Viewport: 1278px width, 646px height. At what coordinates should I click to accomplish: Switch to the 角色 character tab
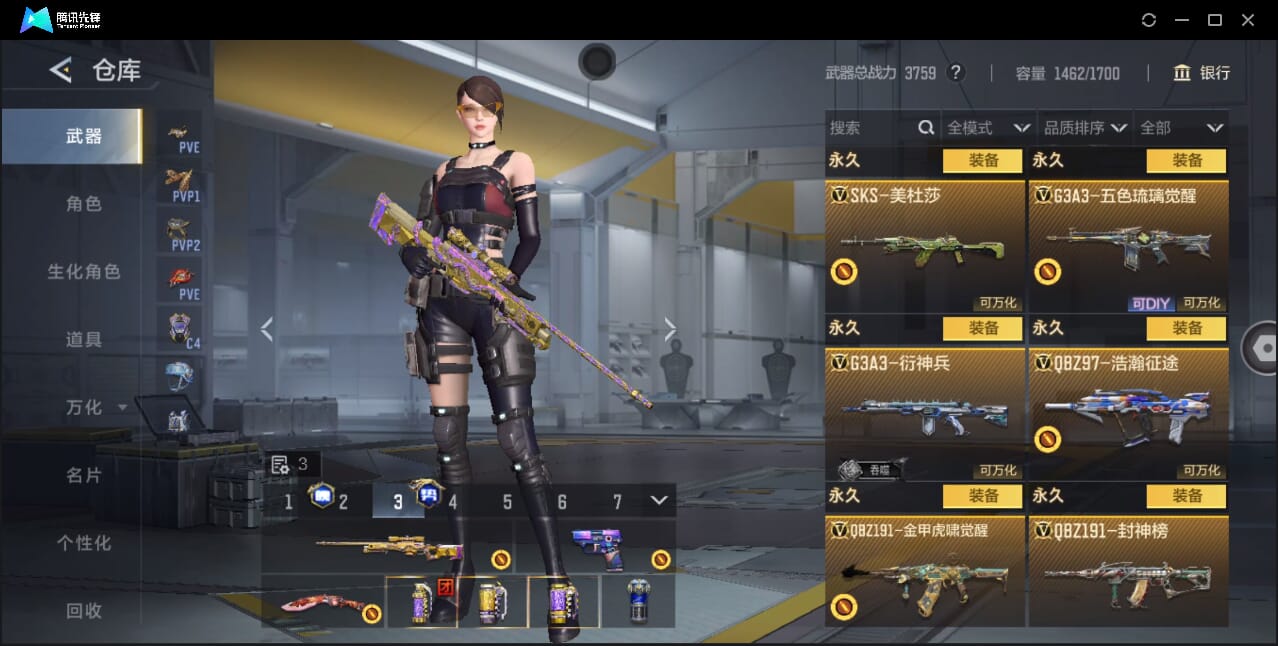pos(84,204)
